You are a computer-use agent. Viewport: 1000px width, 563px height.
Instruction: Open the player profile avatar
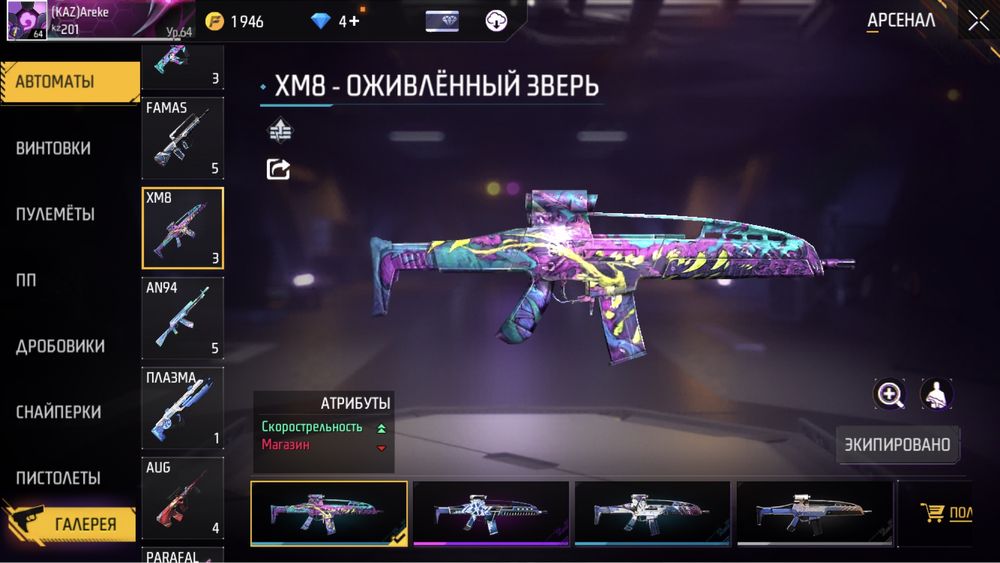coord(26,21)
